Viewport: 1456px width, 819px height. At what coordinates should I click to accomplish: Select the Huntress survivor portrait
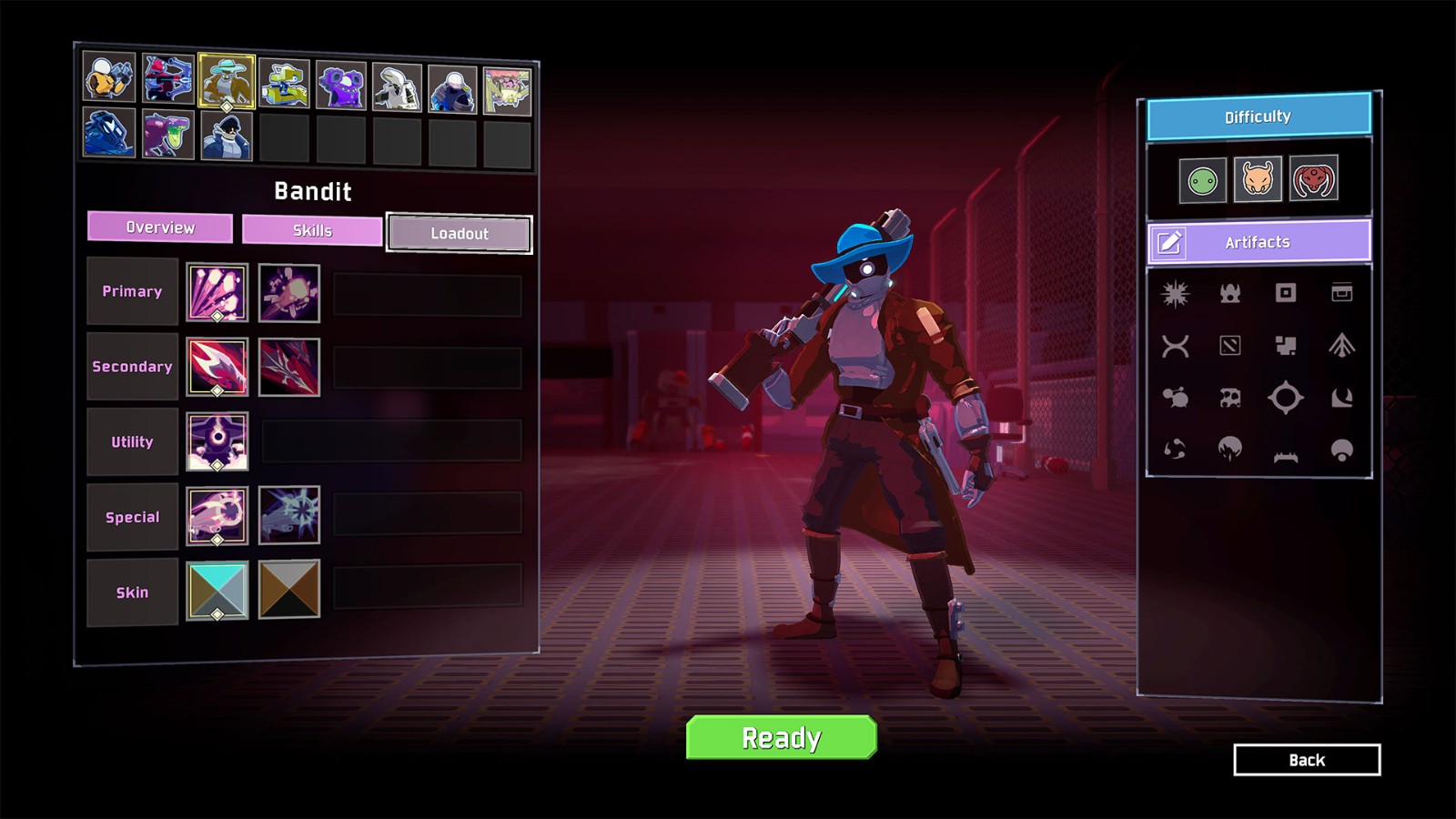[168, 78]
